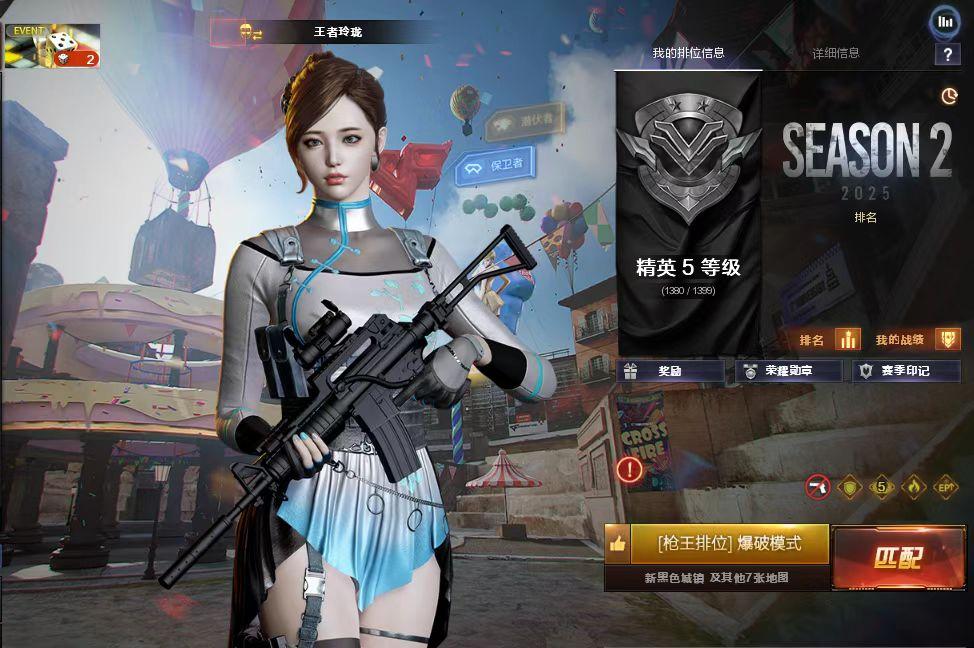Image resolution: width=974 pixels, height=648 pixels.
Task: Click the flame rule icon
Action: [x=913, y=487]
